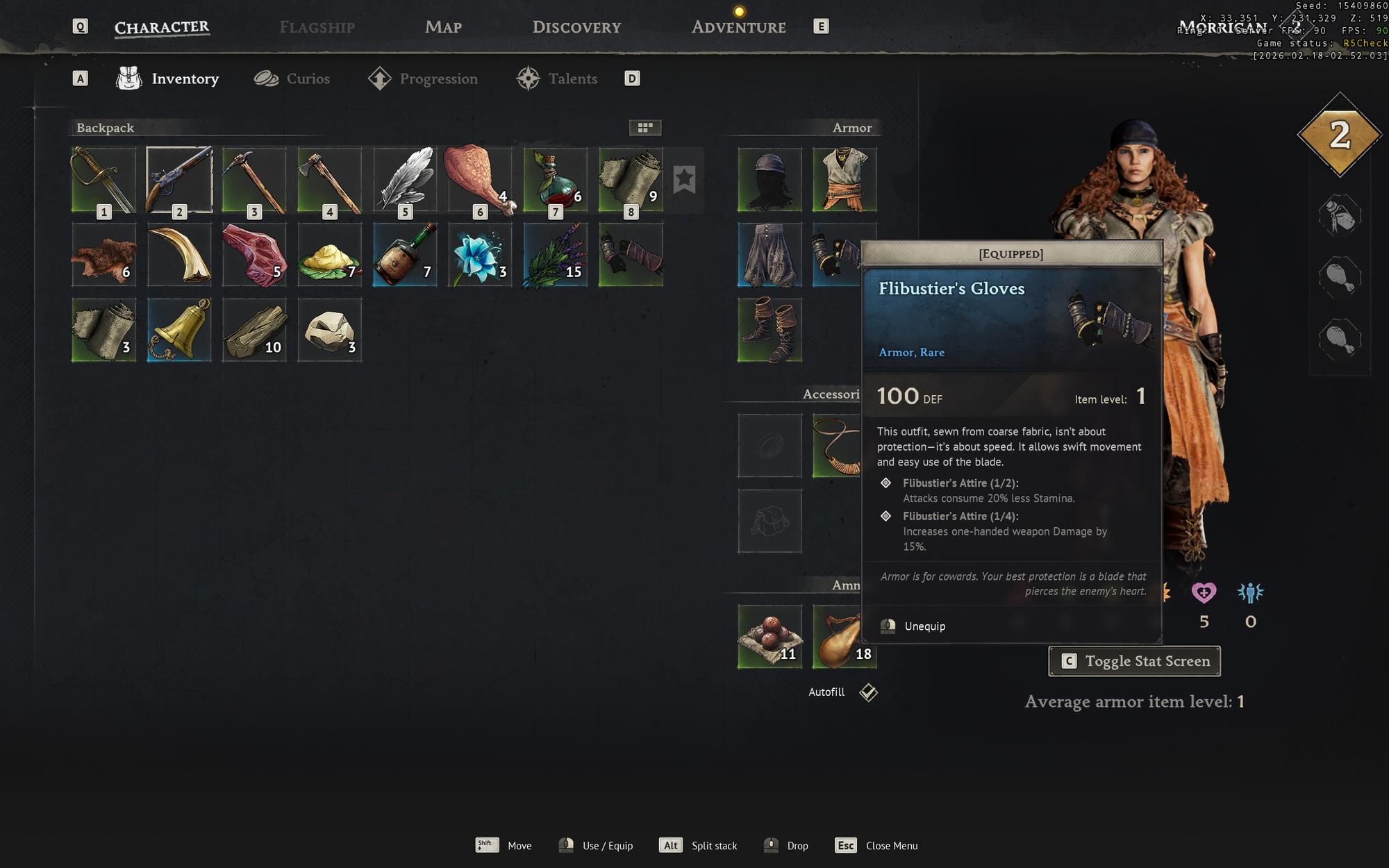Open the Progression sub-tab
1389x868 pixels.
point(424,78)
